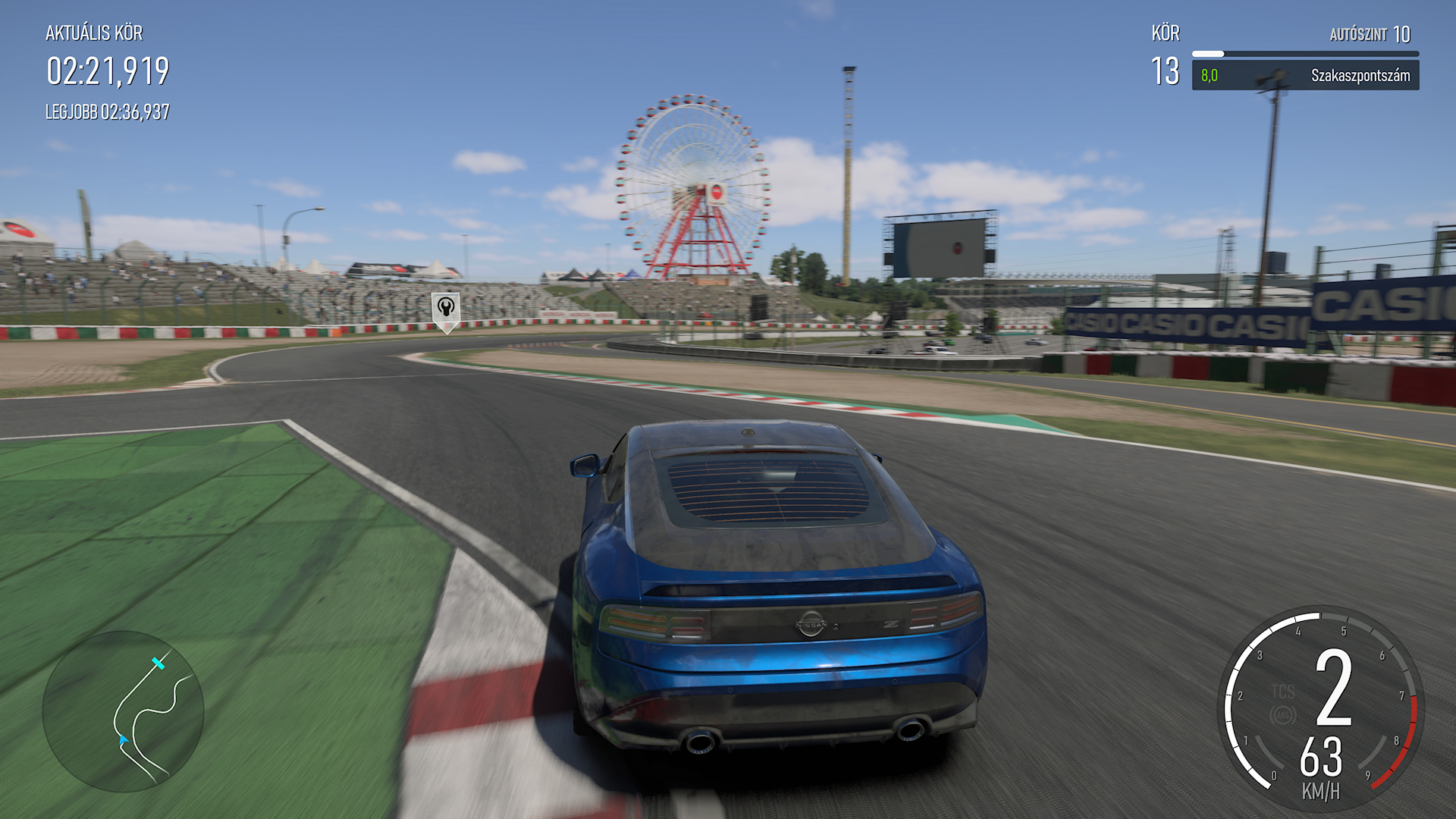Click the ABS icon below TCS

[1283, 715]
